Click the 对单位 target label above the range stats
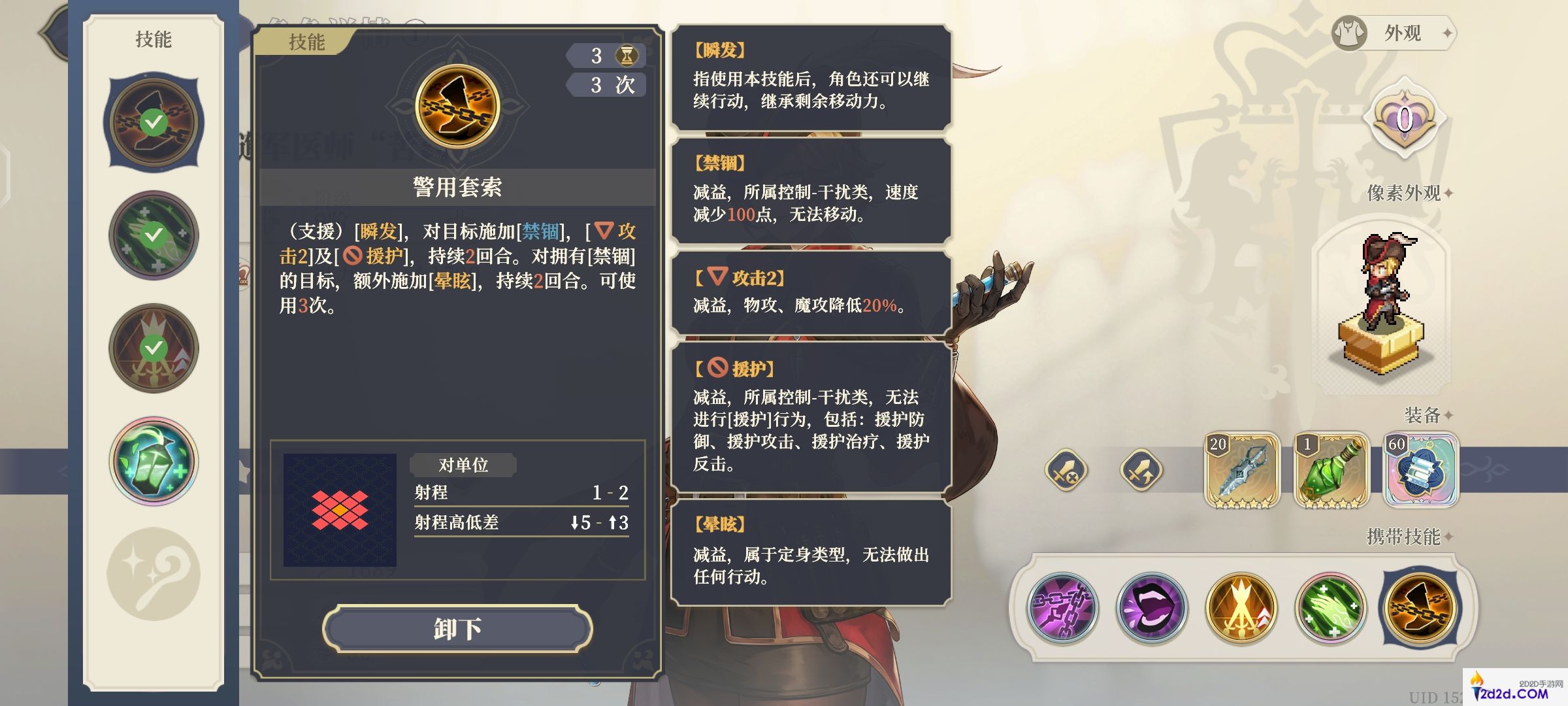This screenshot has width=1568, height=706. (x=462, y=465)
